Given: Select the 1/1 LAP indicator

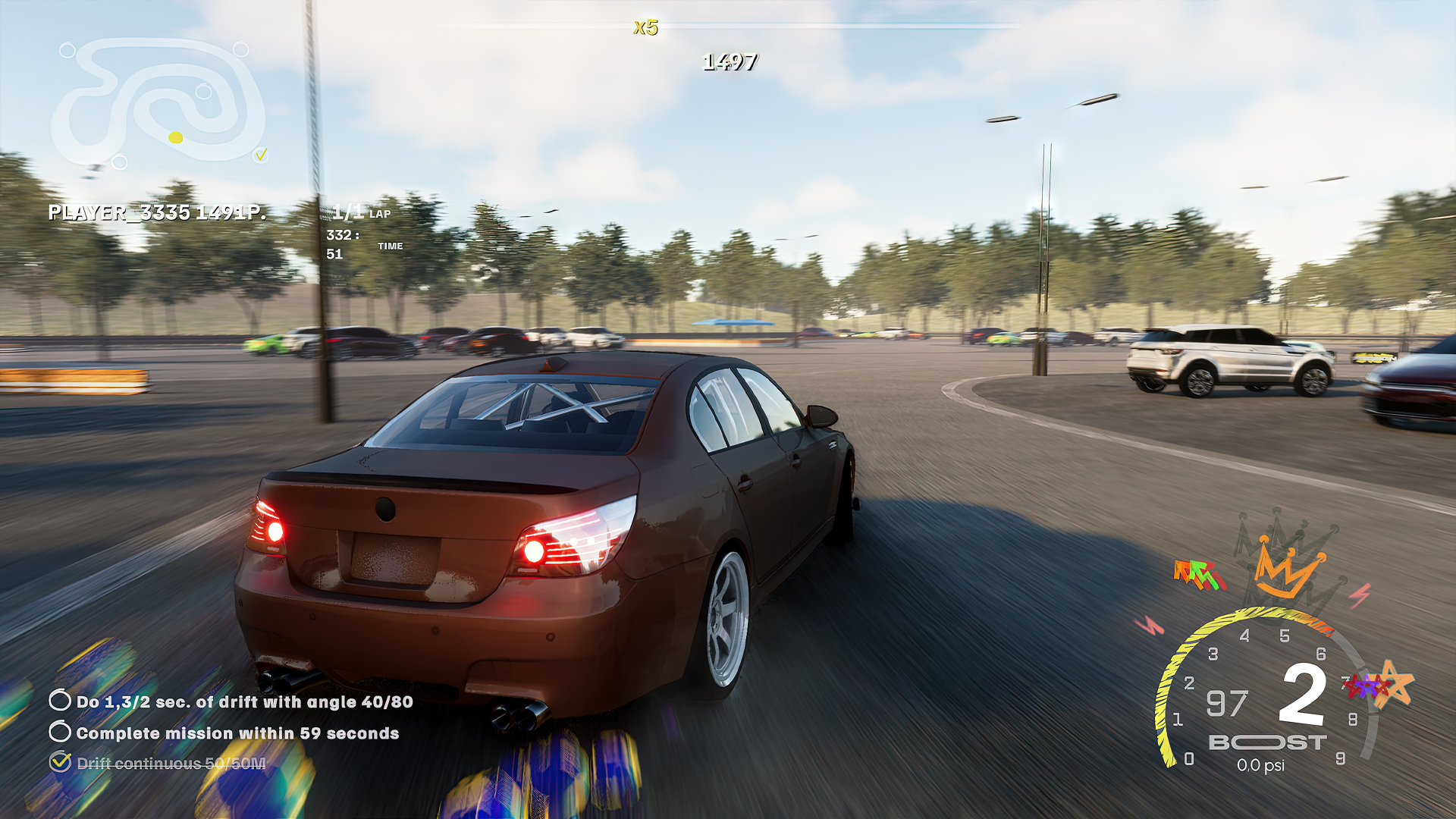Looking at the screenshot, I should coord(362,214).
